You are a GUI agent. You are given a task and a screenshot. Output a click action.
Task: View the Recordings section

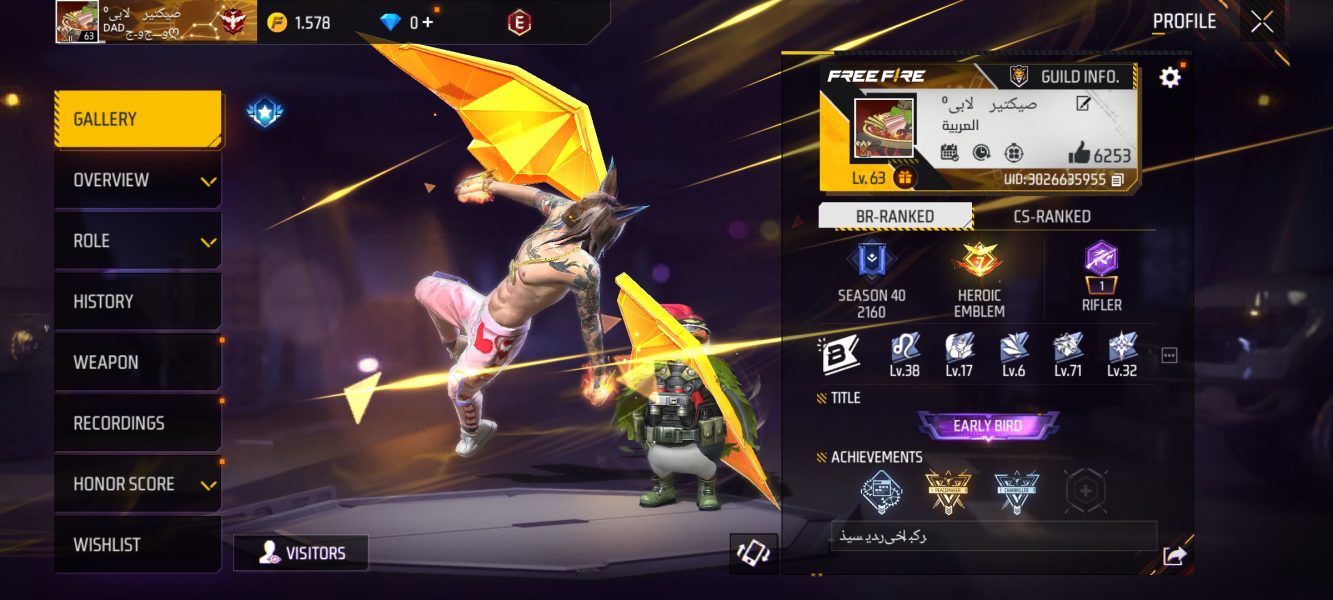click(x=137, y=423)
